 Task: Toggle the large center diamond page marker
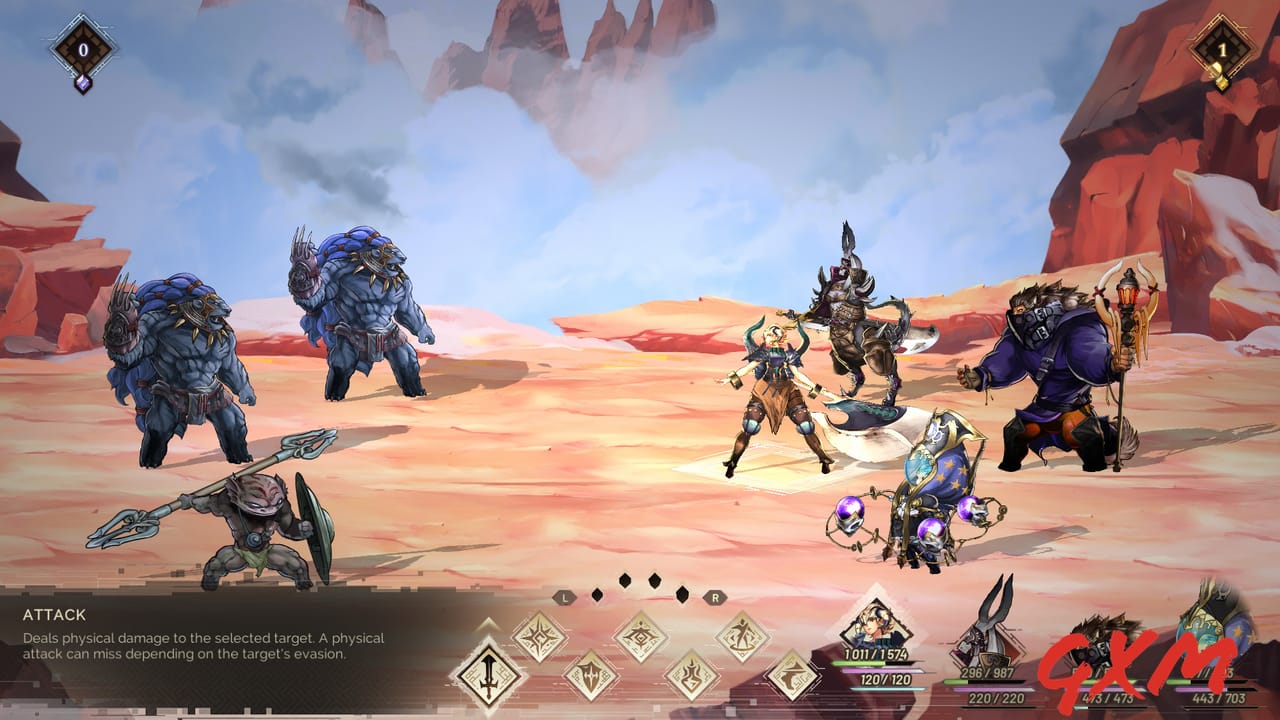point(655,581)
